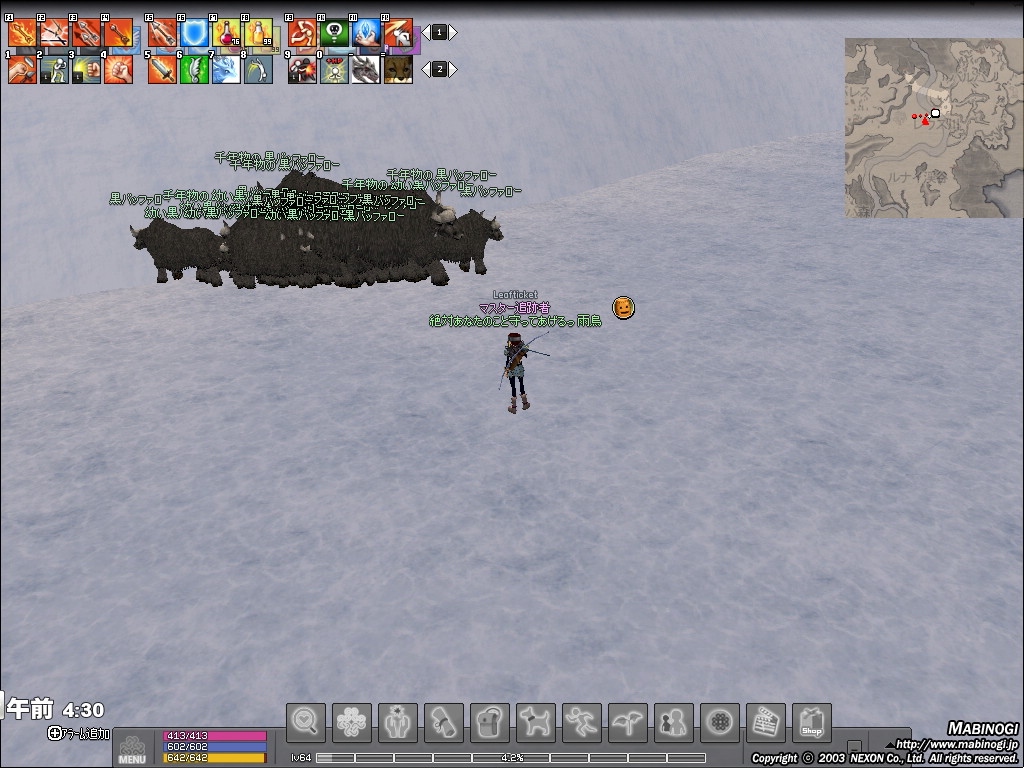Open the minimap
Screen dimensions: 1024x768
point(933,127)
